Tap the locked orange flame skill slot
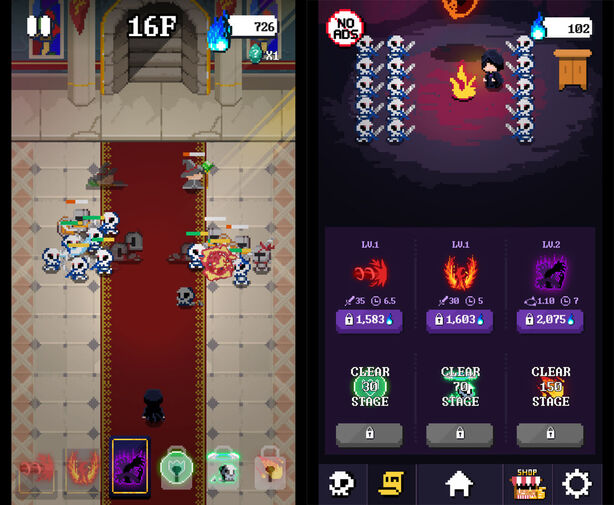The height and width of the screenshot is (505, 614). [269, 466]
